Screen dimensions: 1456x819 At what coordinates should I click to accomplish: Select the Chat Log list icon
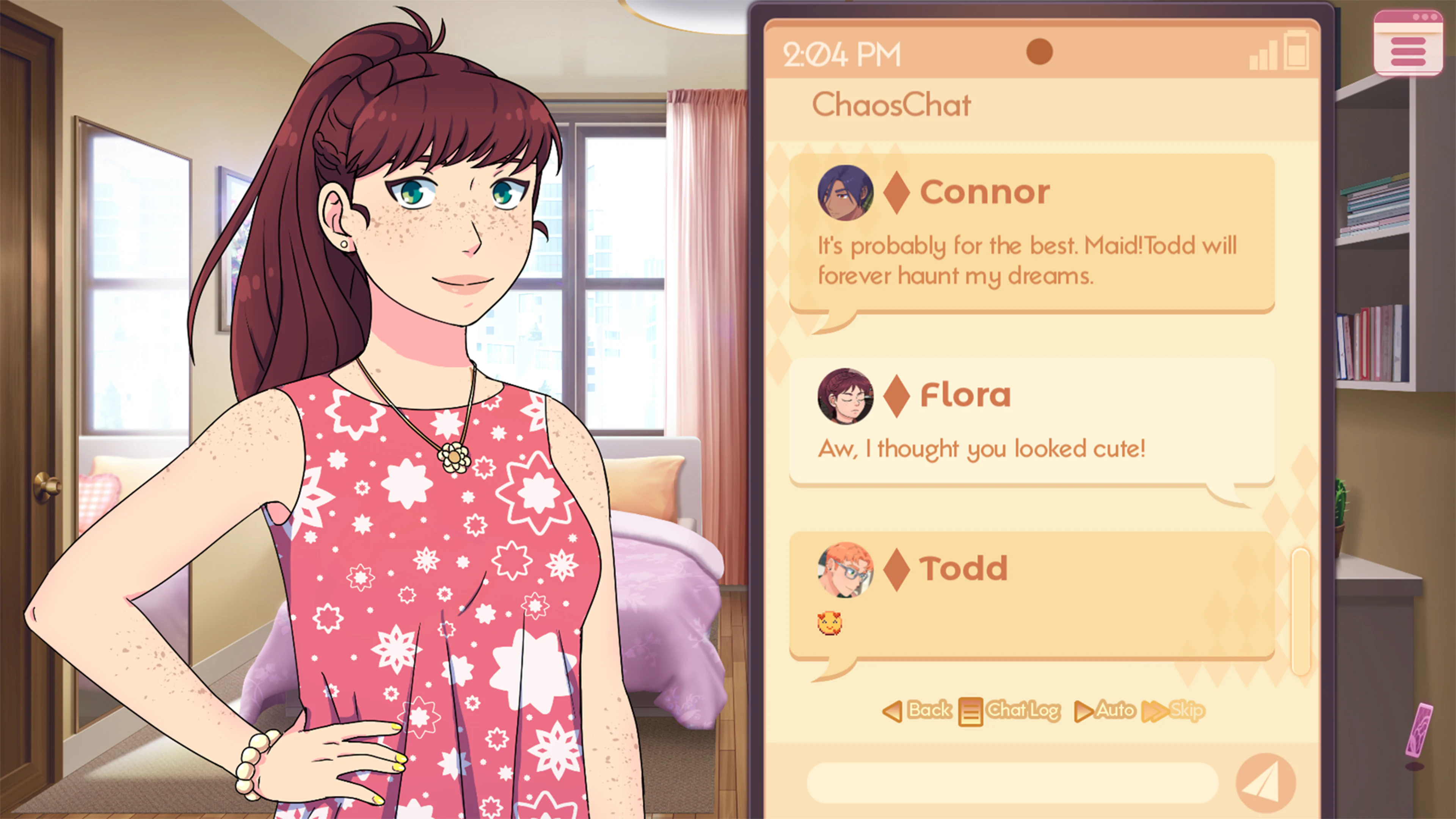971,711
